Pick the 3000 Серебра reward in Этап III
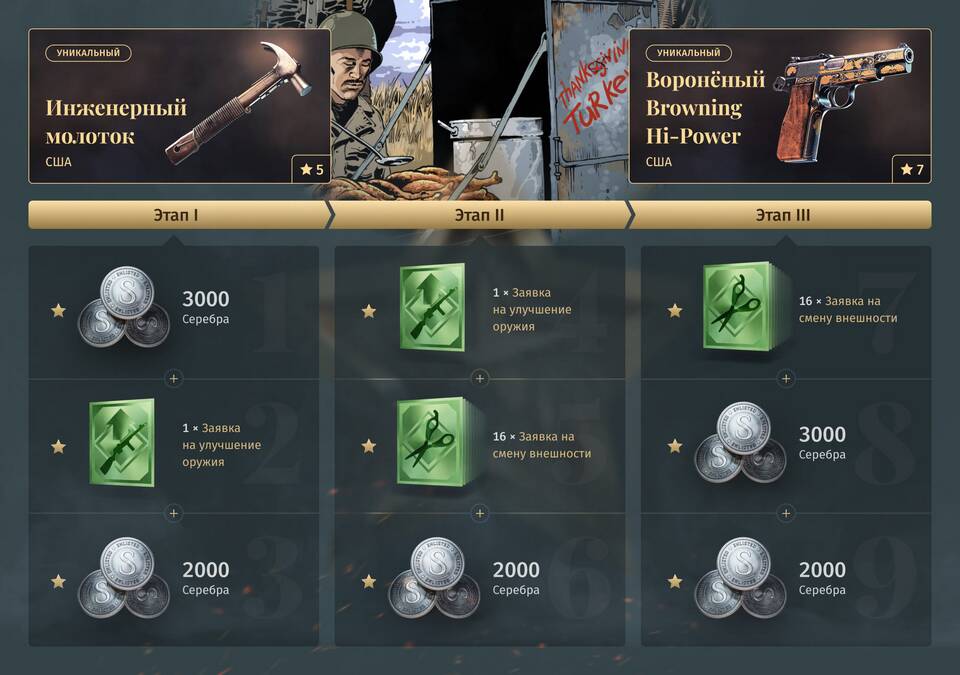 [x=786, y=445]
